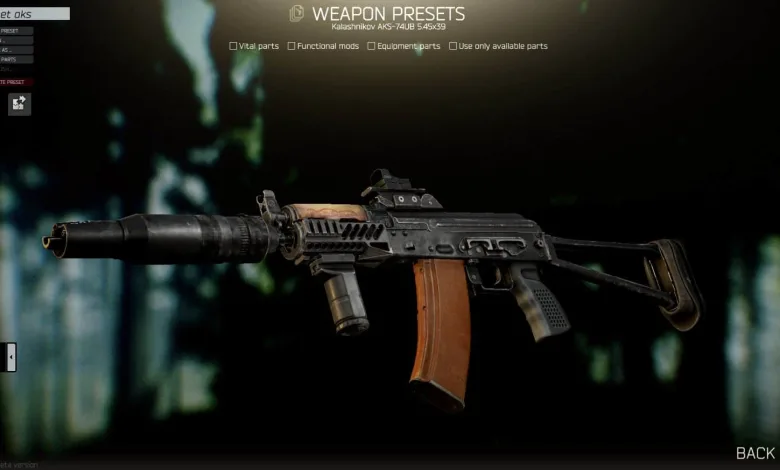The height and width of the screenshot is (470, 780).
Task: Open the preset share/export icon button
Action: pos(19,103)
